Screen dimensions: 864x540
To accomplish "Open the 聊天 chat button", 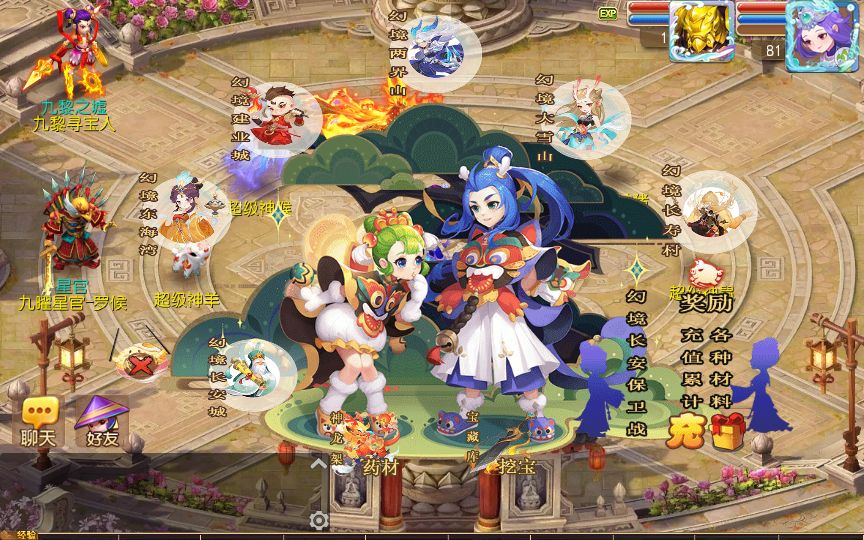I will point(38,420).
